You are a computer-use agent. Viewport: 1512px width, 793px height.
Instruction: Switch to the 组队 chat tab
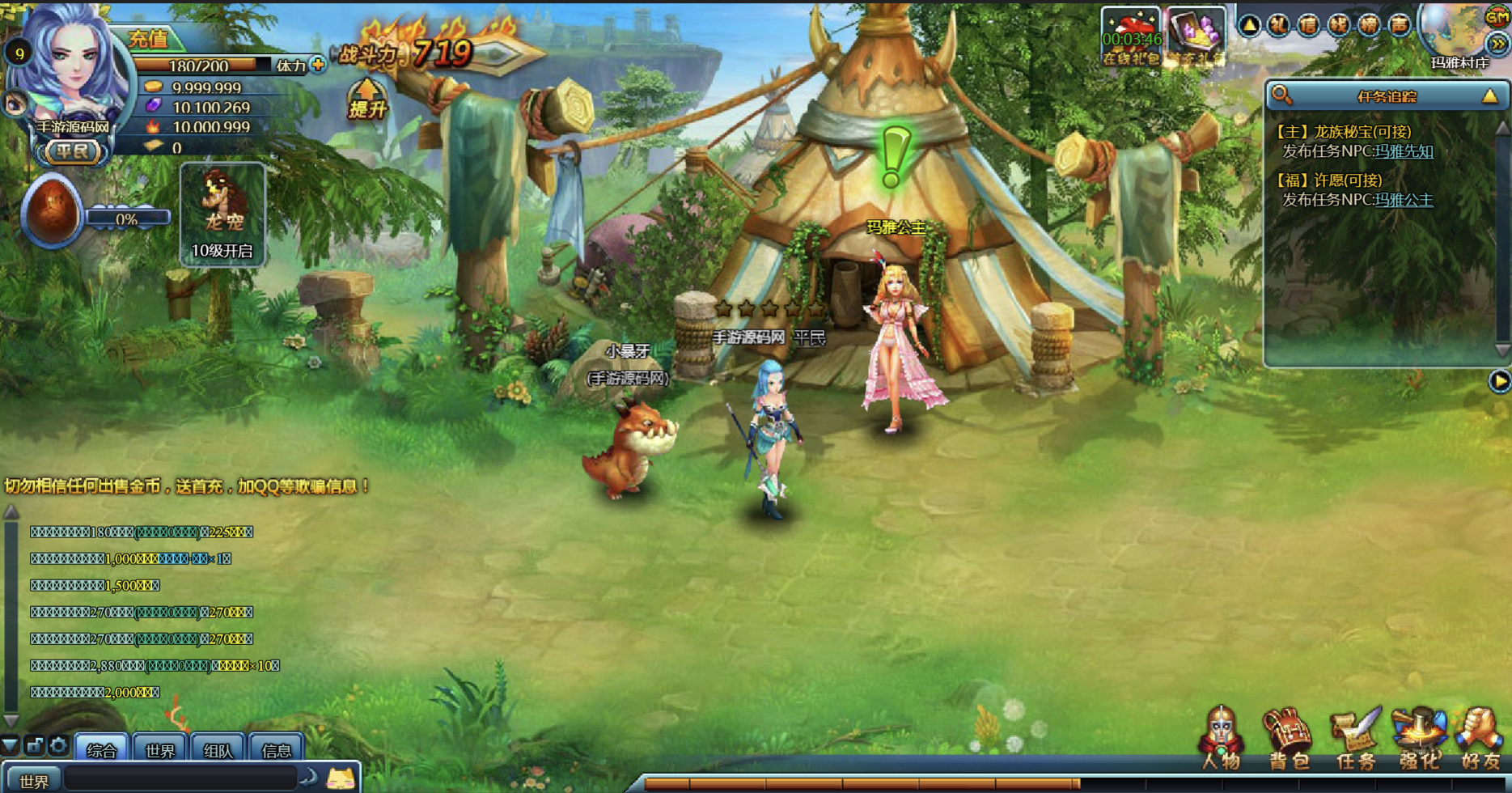tap(218, 750)
